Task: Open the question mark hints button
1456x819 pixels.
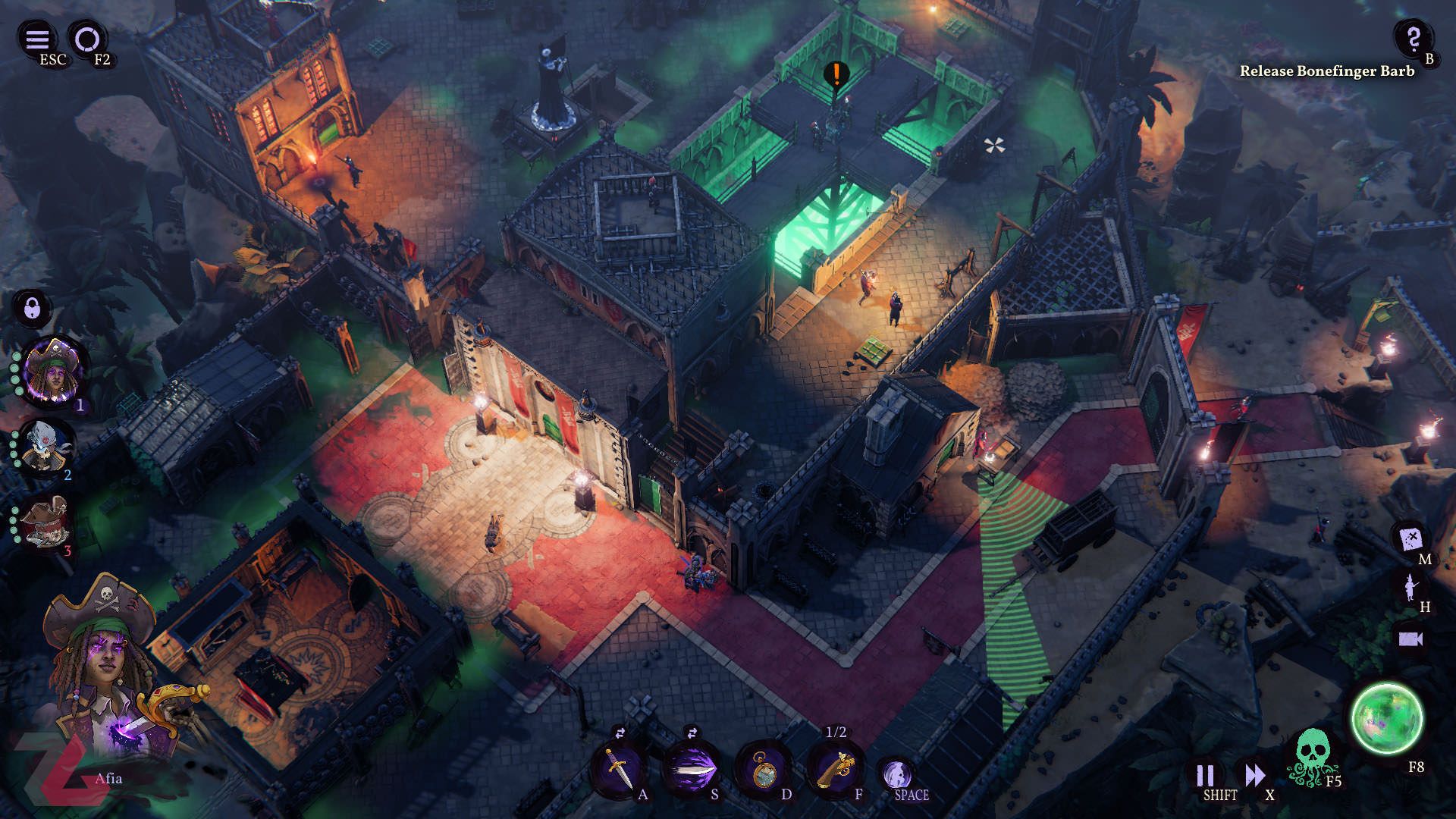Action: 1412,38
